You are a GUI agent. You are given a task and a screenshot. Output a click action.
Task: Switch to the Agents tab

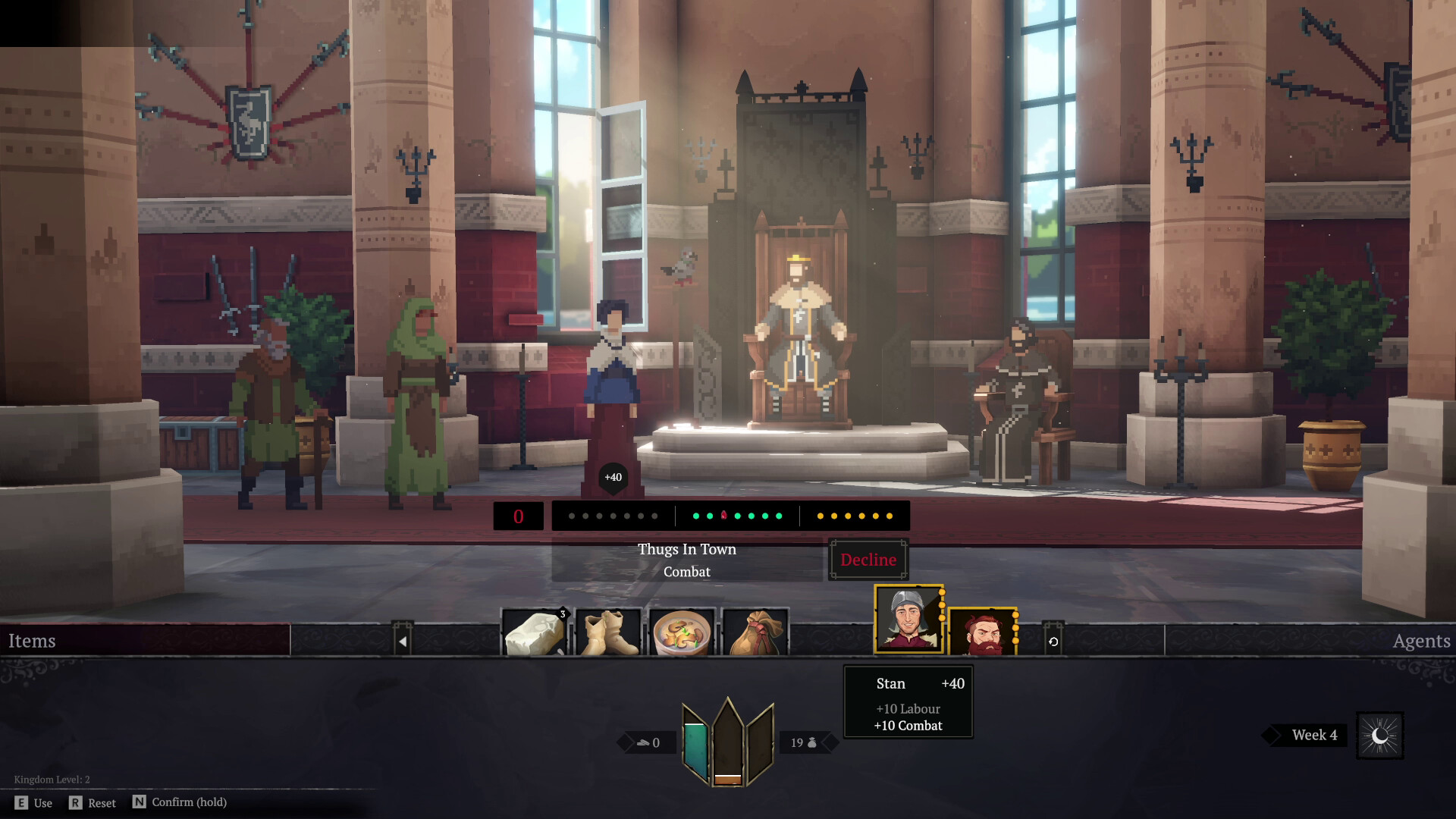pos(1420,642)
